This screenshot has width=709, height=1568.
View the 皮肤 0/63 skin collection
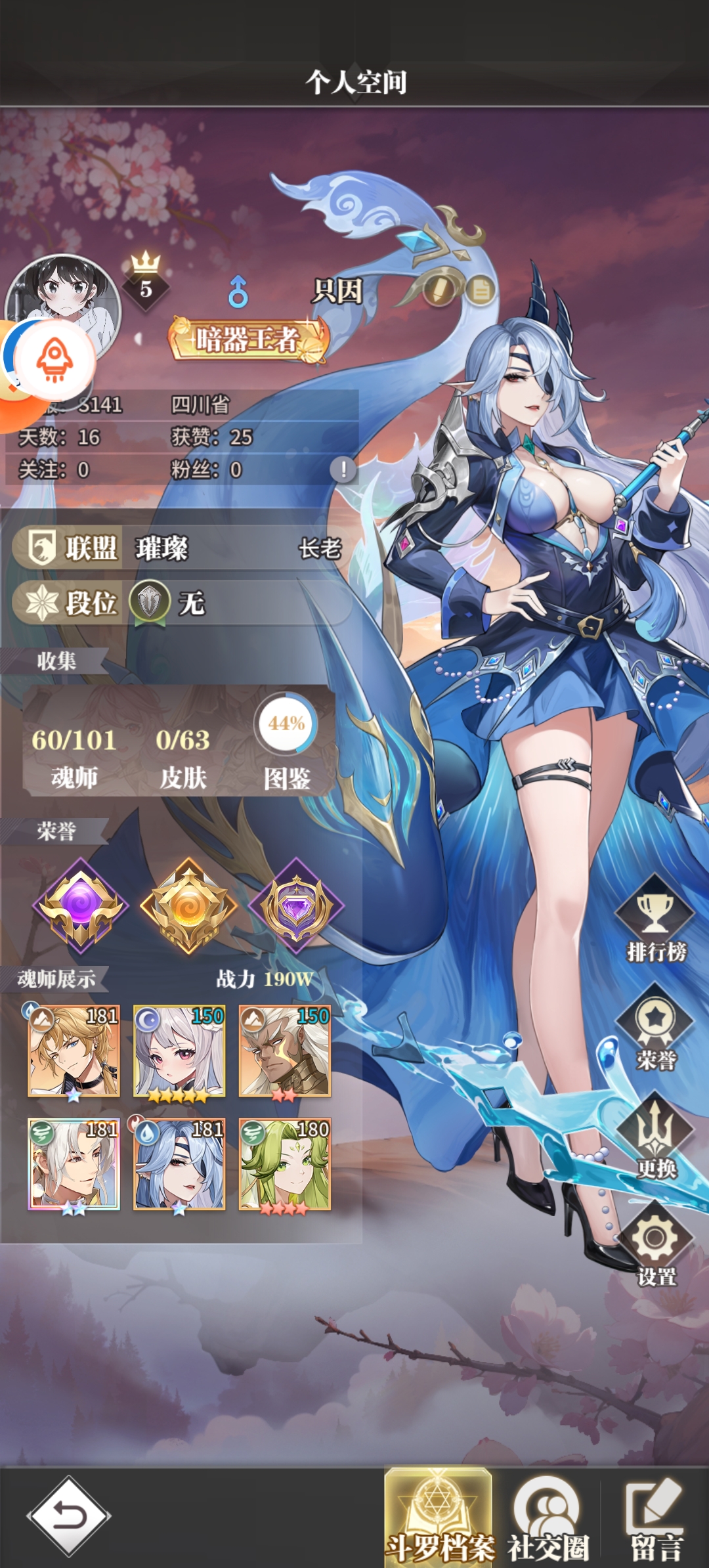coord(183,755)
